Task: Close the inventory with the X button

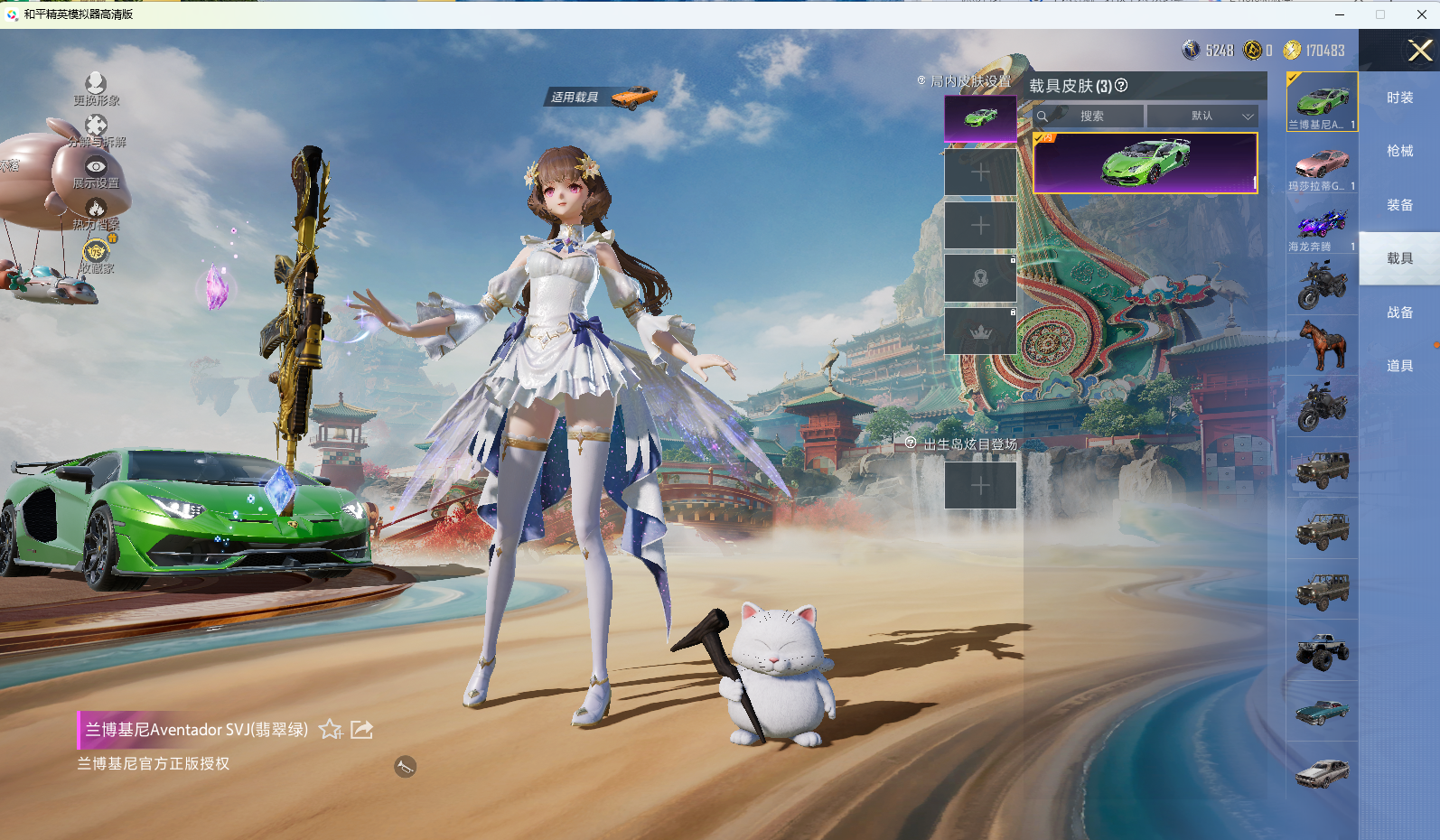Action: 1419,51
